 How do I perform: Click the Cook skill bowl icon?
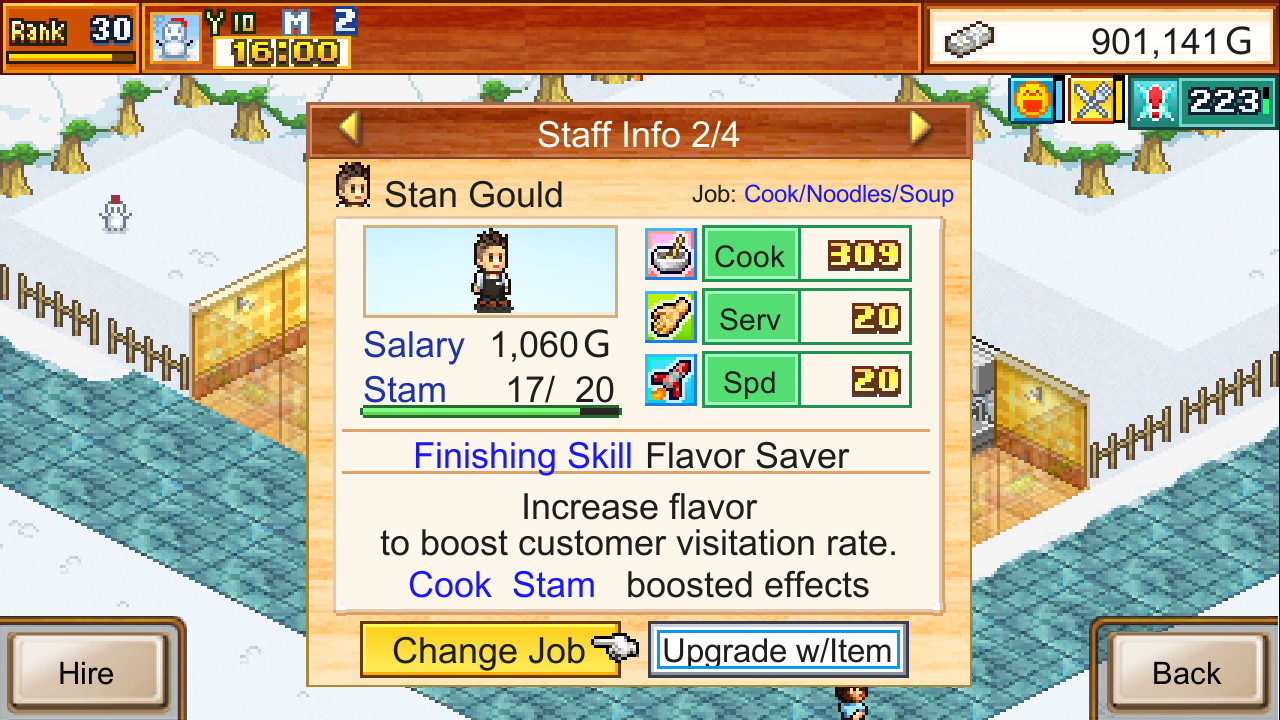click(670, 254)
